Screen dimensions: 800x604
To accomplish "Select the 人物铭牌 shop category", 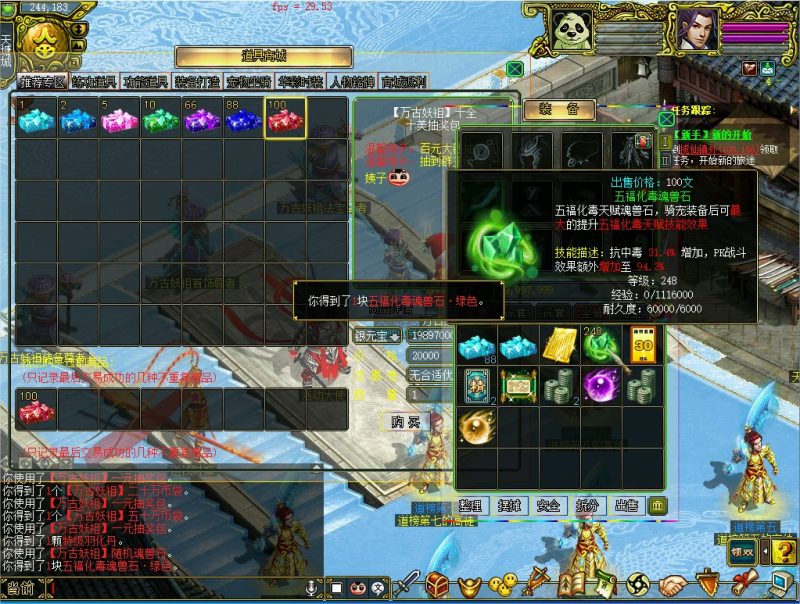I will click(354, 82).
